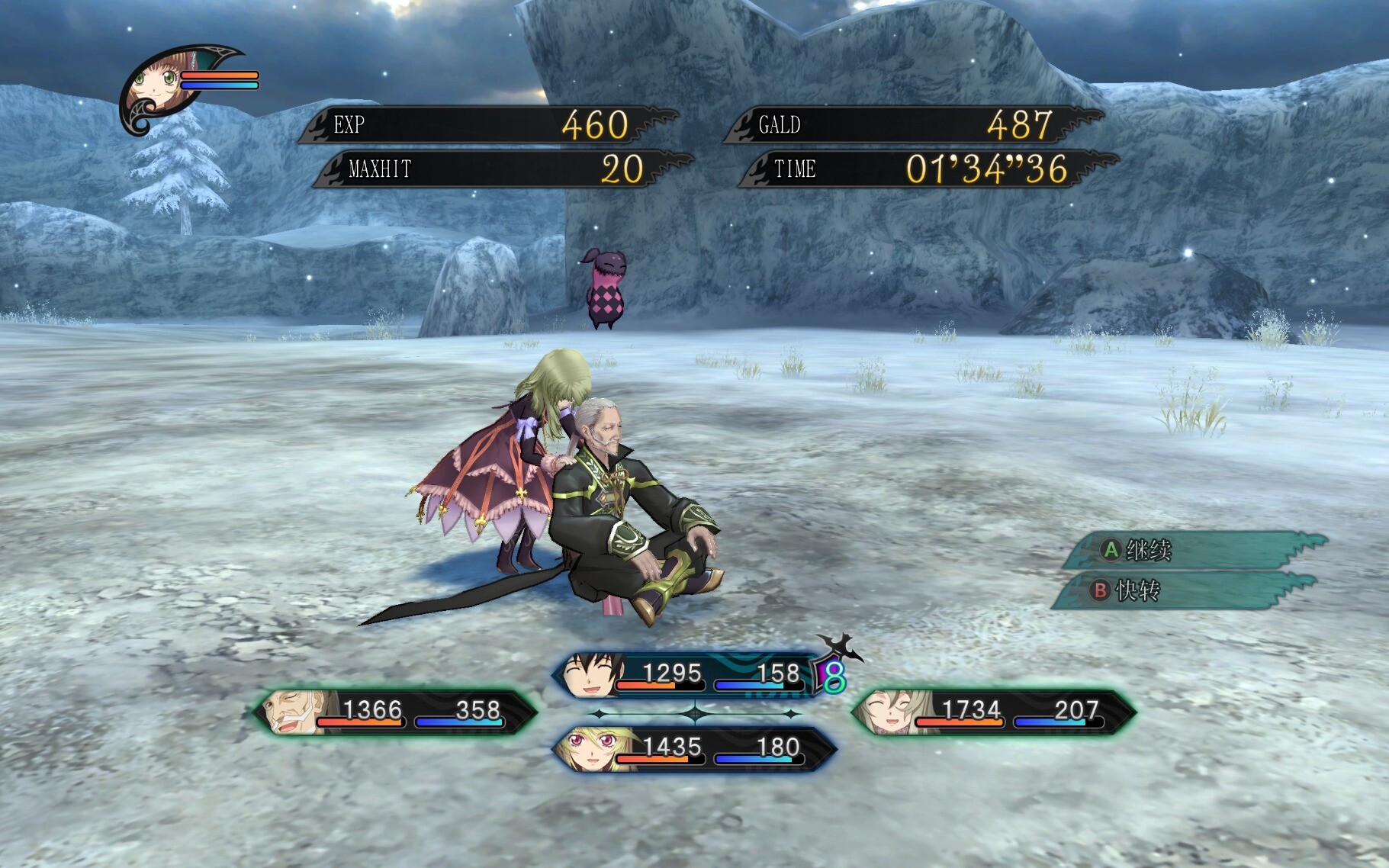Select the old man's party panel with 1366 HP
The height and width of the screenshot is (868, 1389).
click(x=396, y=712)
